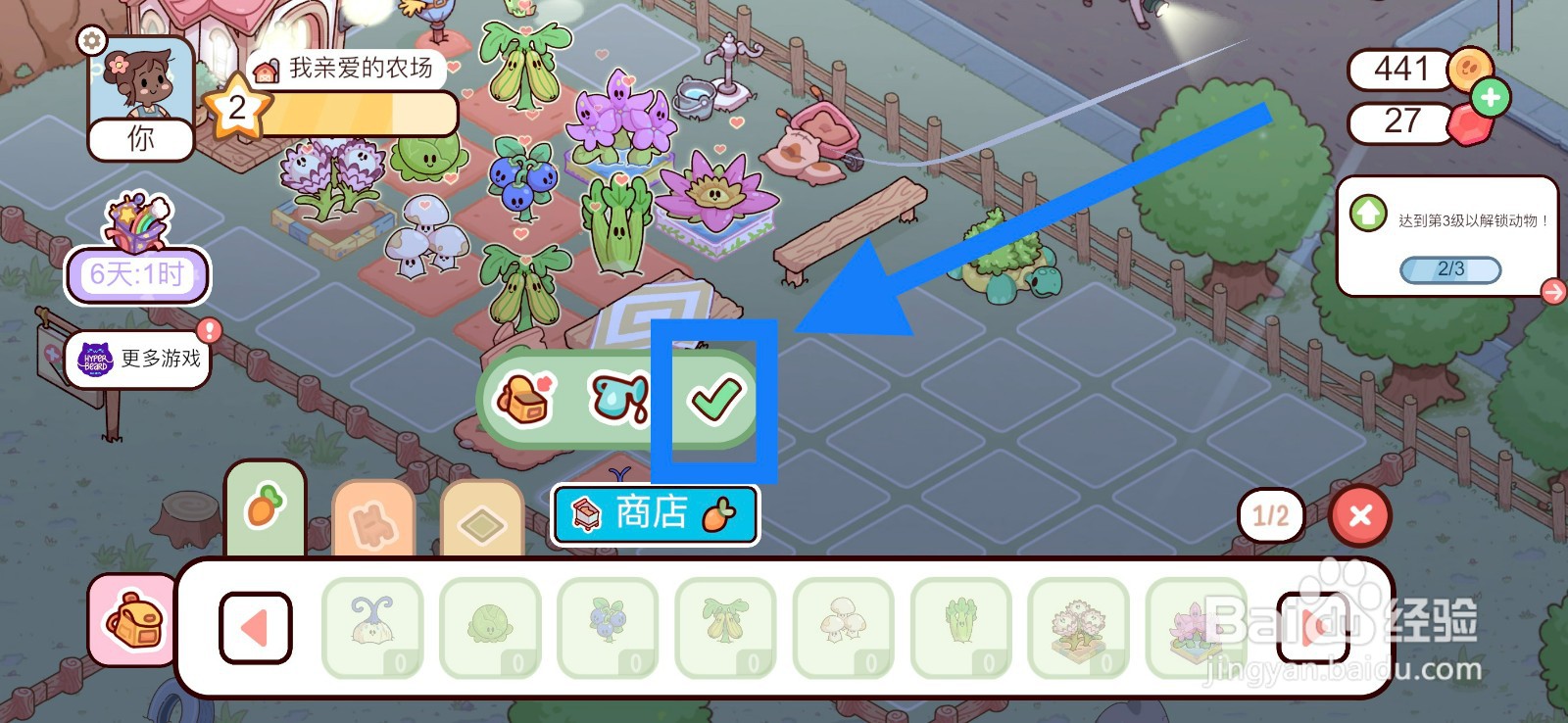Click the gold coin currency icon
1568x723 pixels.
1468,71
